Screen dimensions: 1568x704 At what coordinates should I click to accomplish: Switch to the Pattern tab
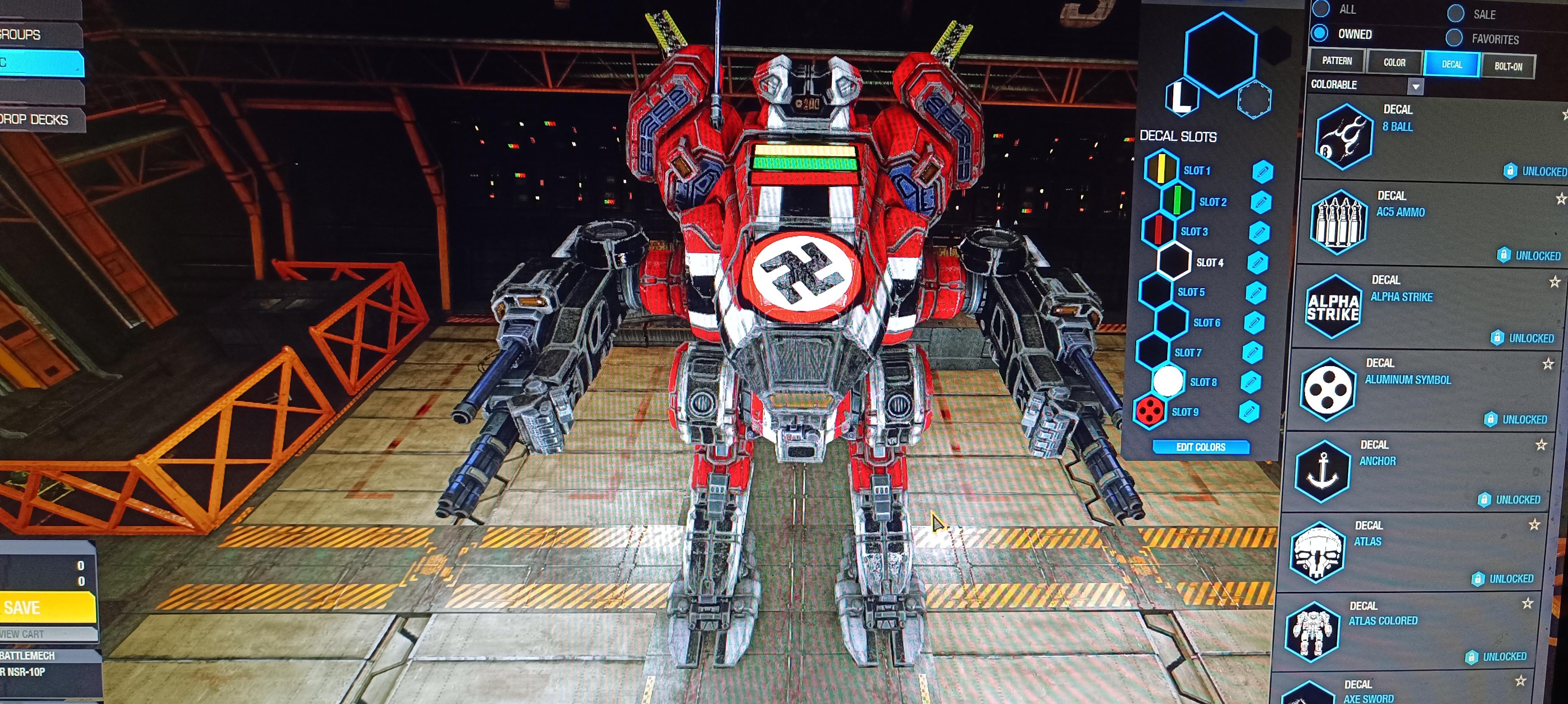1337,61
